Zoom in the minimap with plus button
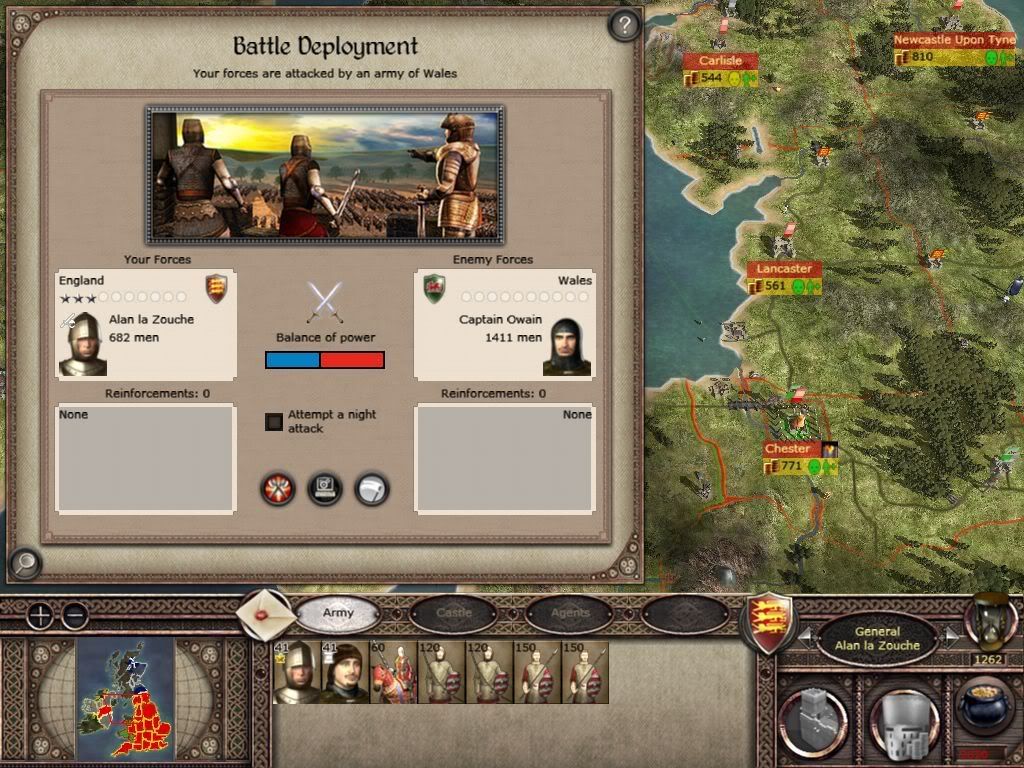This screenshot has height=768, width=1024. click(x=39, y=615)
